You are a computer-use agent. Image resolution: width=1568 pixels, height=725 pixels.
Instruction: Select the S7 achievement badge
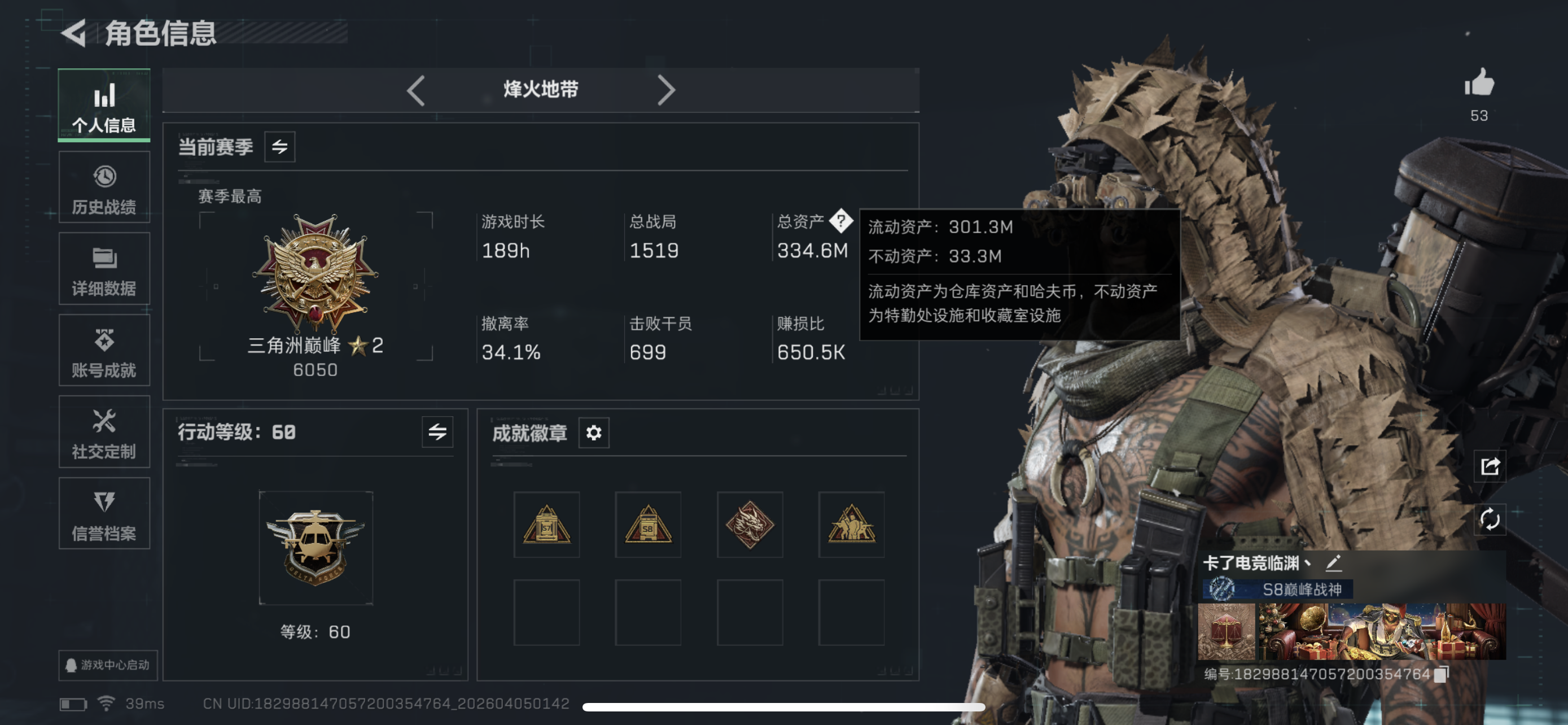pyautogui.click(x=546, y=525)
